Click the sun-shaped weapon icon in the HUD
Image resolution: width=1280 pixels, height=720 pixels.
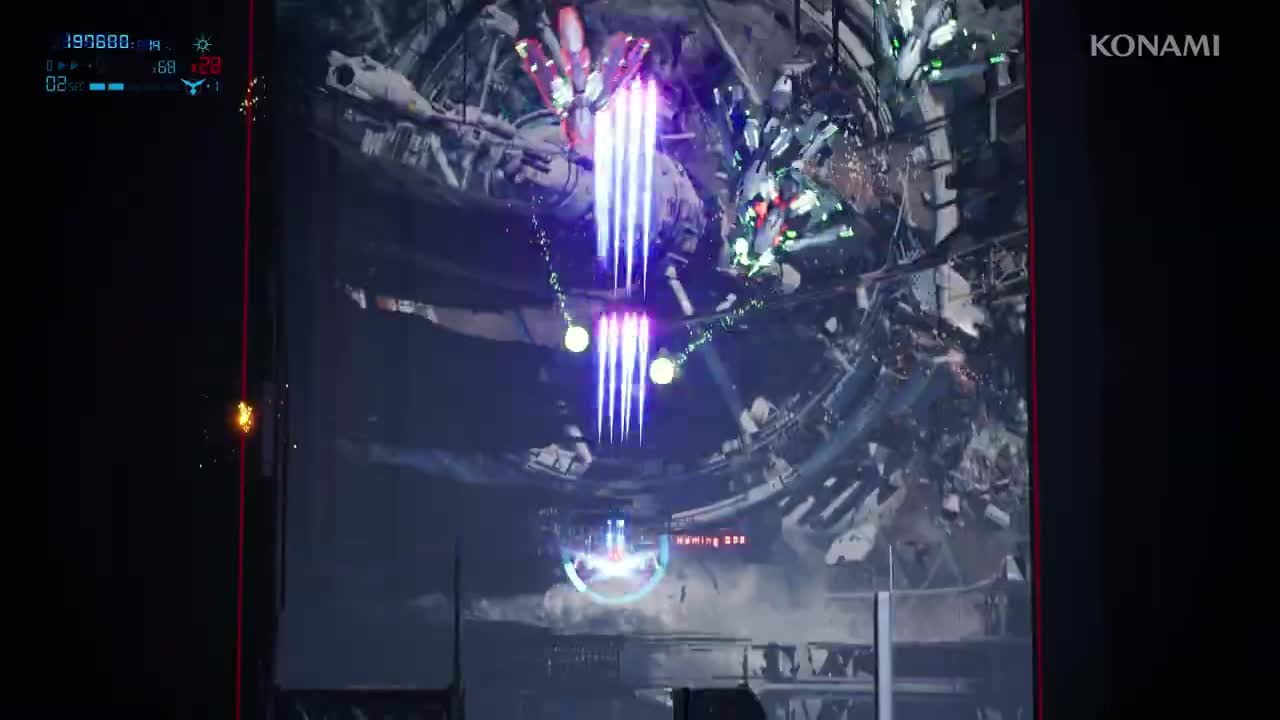[x=202, y=44]
